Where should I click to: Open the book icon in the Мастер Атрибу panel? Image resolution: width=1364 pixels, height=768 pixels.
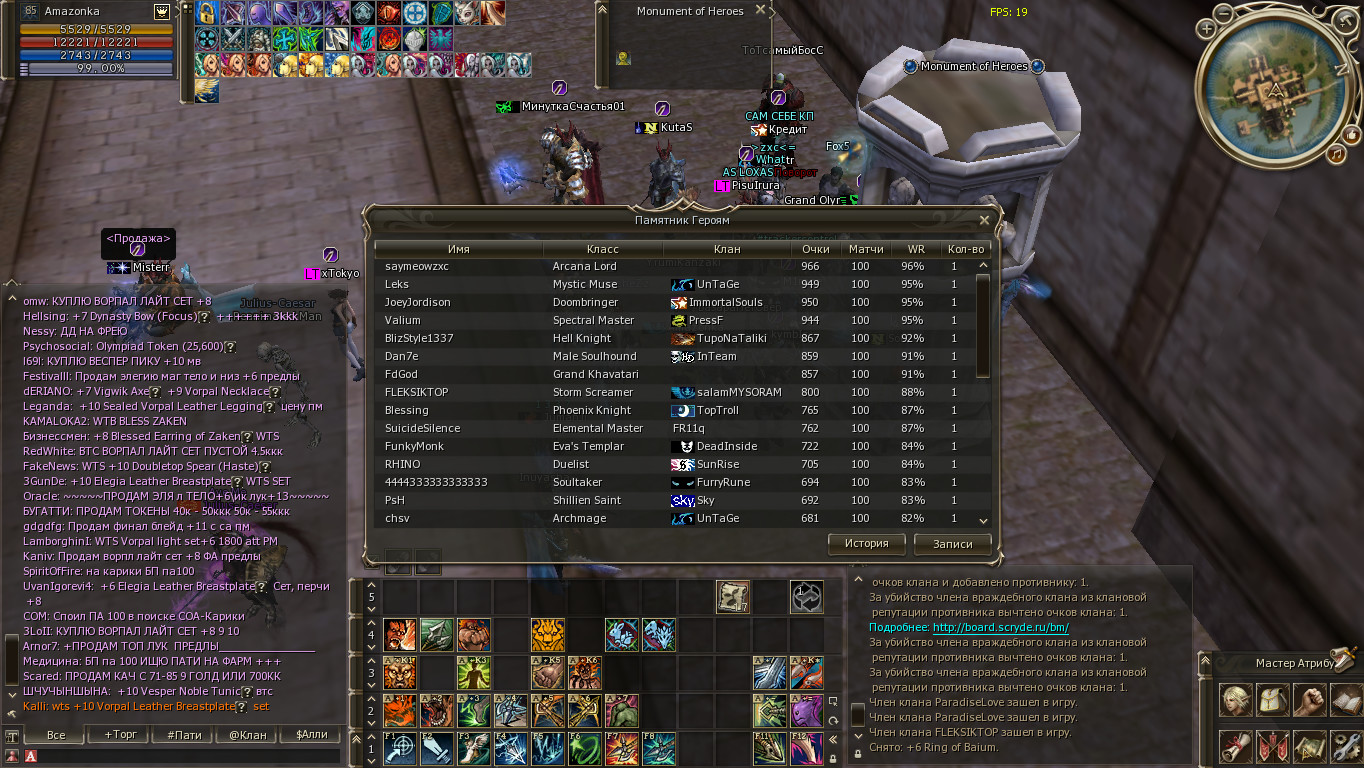tap(1346, 702)
